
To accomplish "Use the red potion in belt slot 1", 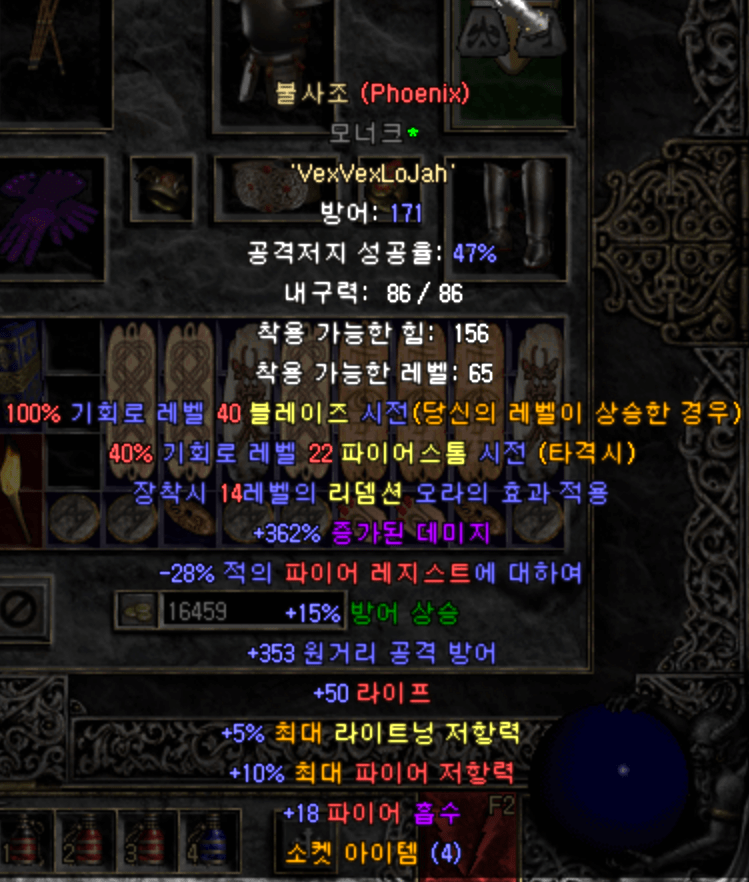I will (28, 842).
